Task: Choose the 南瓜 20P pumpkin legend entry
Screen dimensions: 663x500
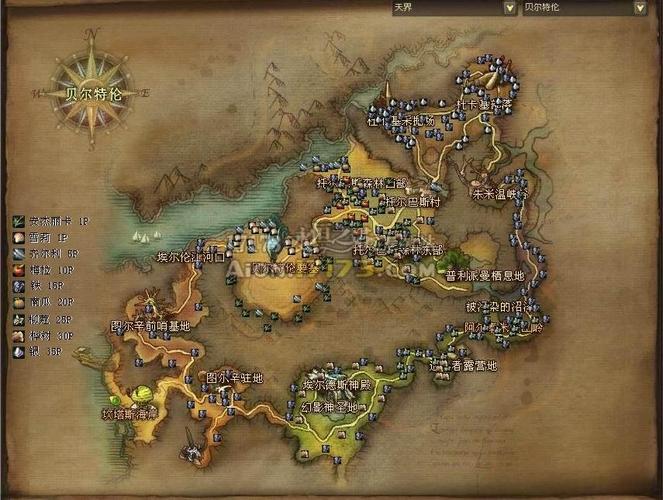Action: [49, 302]
